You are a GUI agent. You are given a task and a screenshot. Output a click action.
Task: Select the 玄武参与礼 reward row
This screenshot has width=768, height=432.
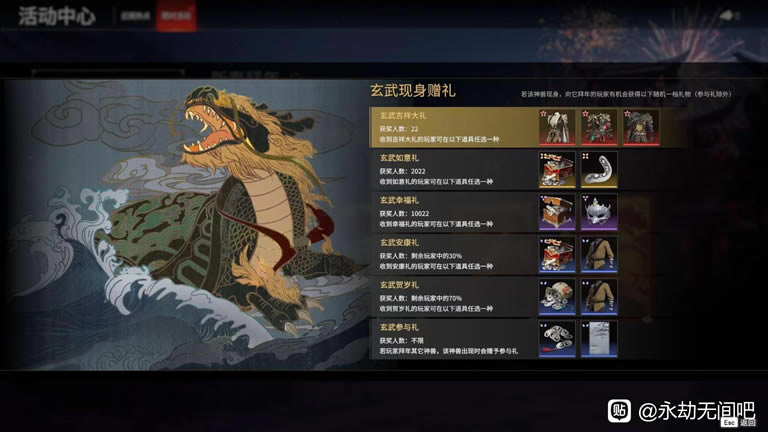point(450,338)
